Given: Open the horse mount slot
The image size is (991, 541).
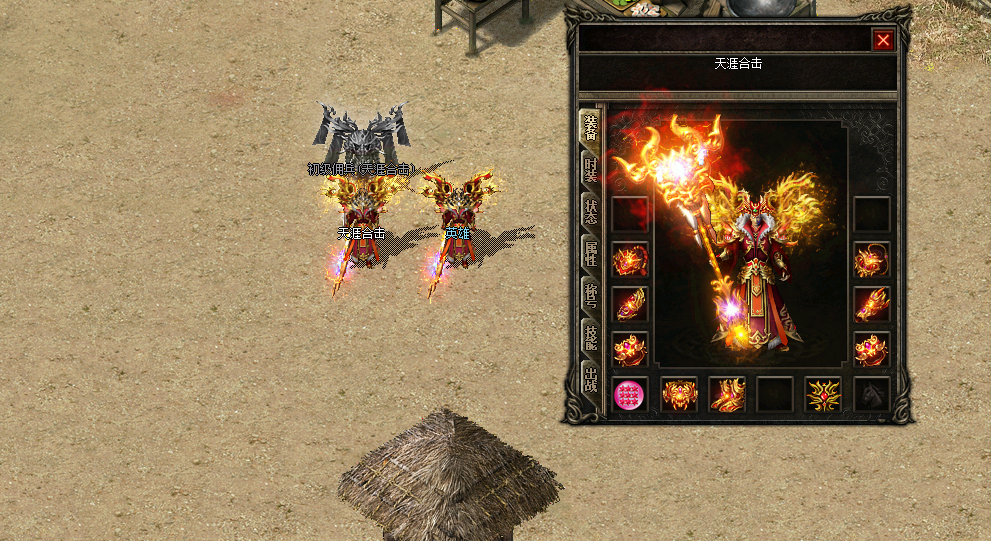Looking at the screenshot, I should [872, 395].
